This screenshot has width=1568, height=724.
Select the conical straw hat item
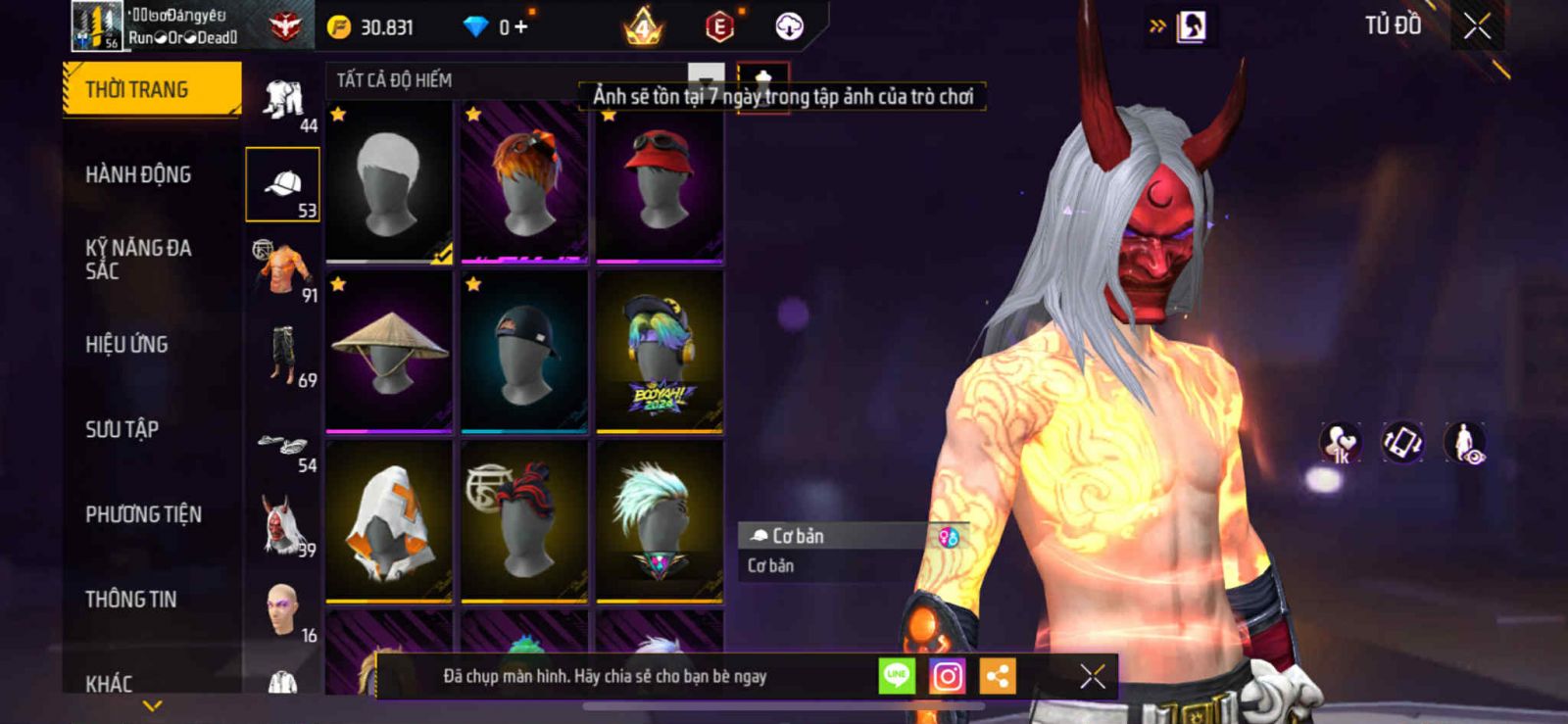(389, 352)
